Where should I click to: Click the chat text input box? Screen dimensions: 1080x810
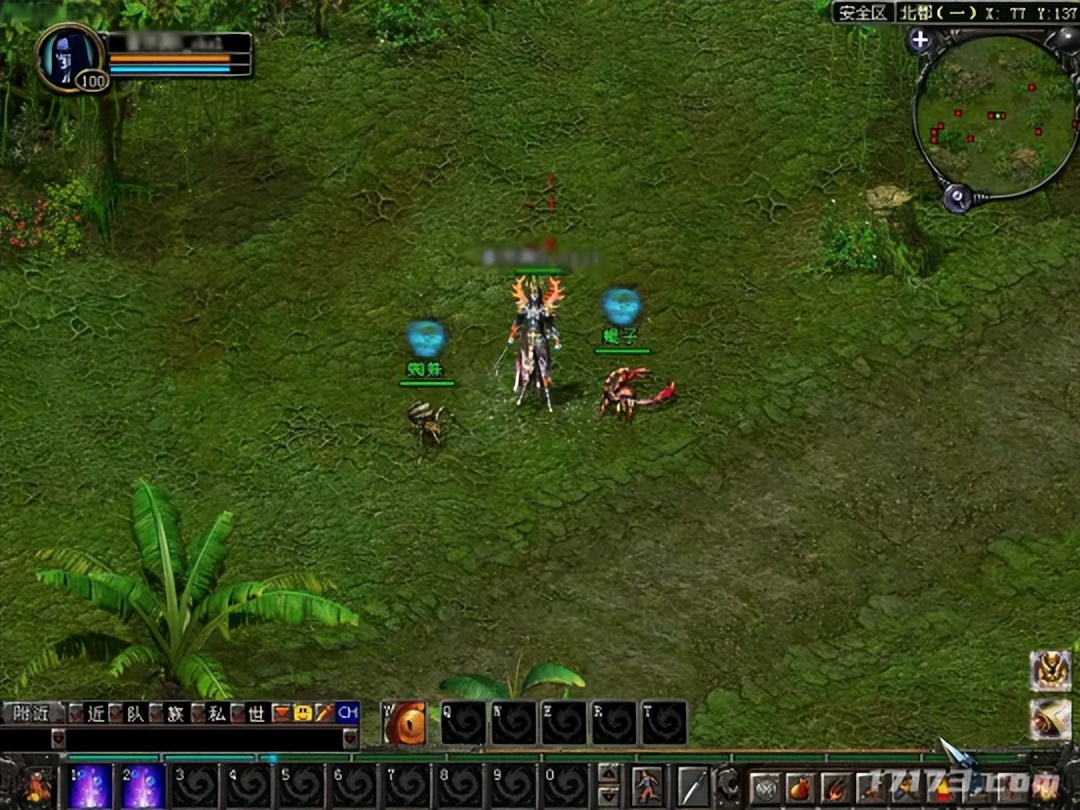point(200,738)
